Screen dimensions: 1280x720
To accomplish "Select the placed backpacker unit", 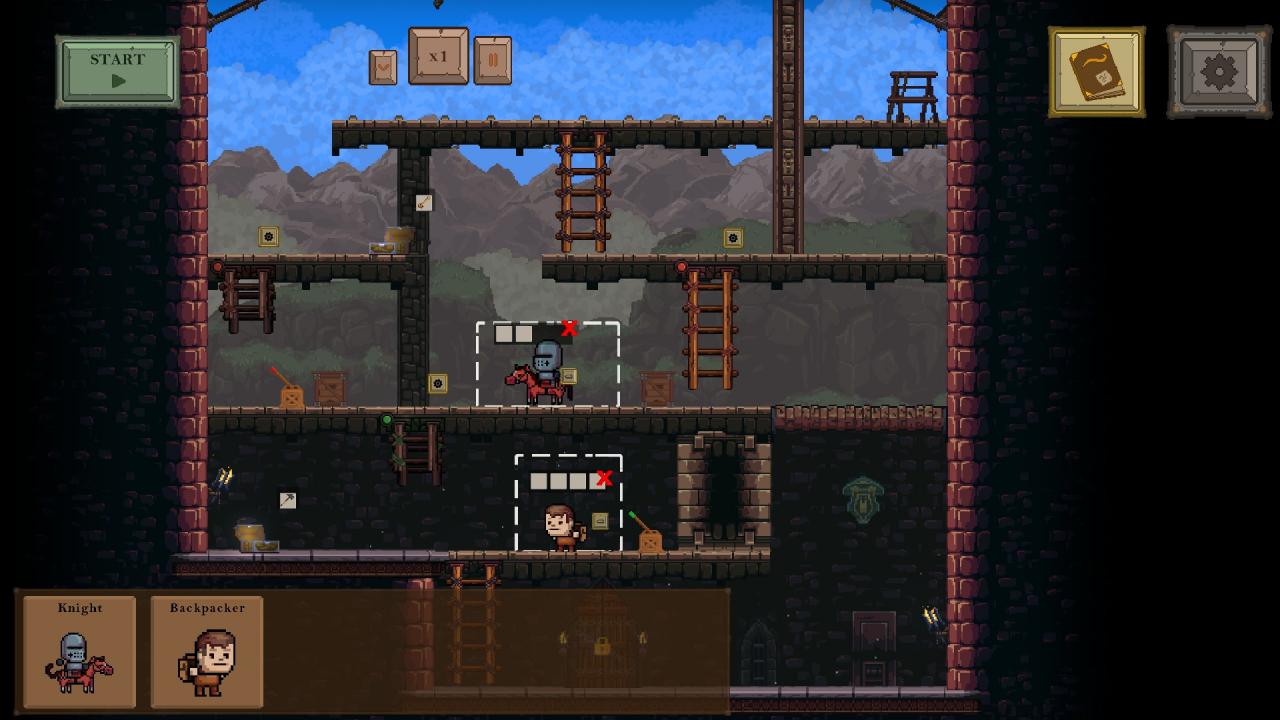I will (x=561, y=526).
